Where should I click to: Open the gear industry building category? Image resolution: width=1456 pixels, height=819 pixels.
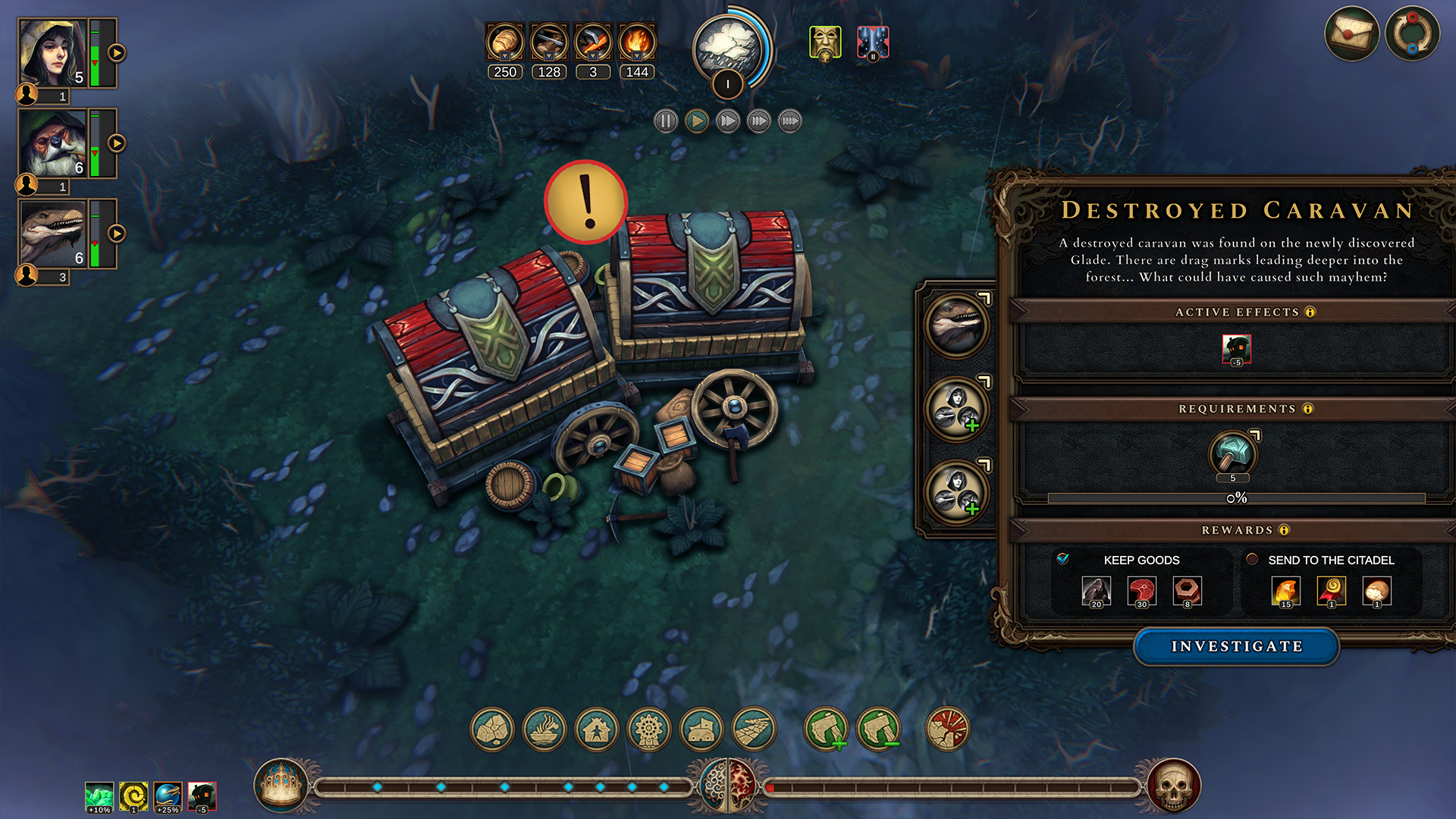649,730
